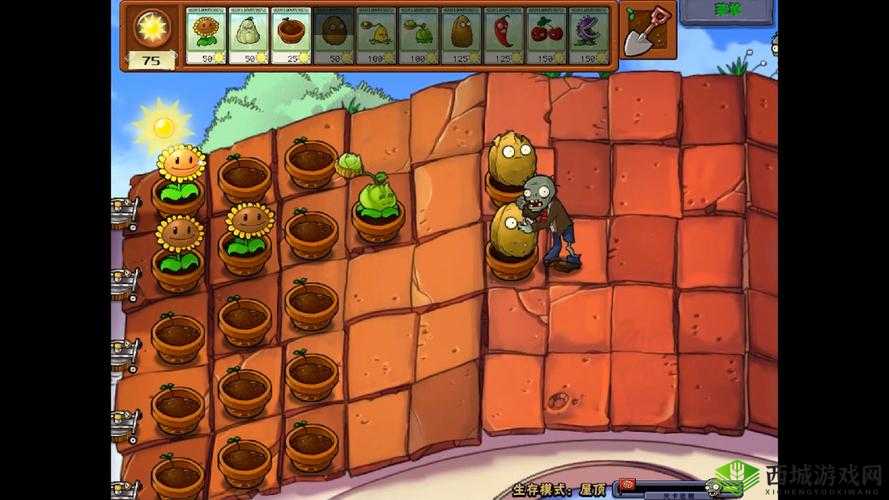Select the Jalapeno seed packet
This screenshot has width=889, height=500.
point(503,35)
